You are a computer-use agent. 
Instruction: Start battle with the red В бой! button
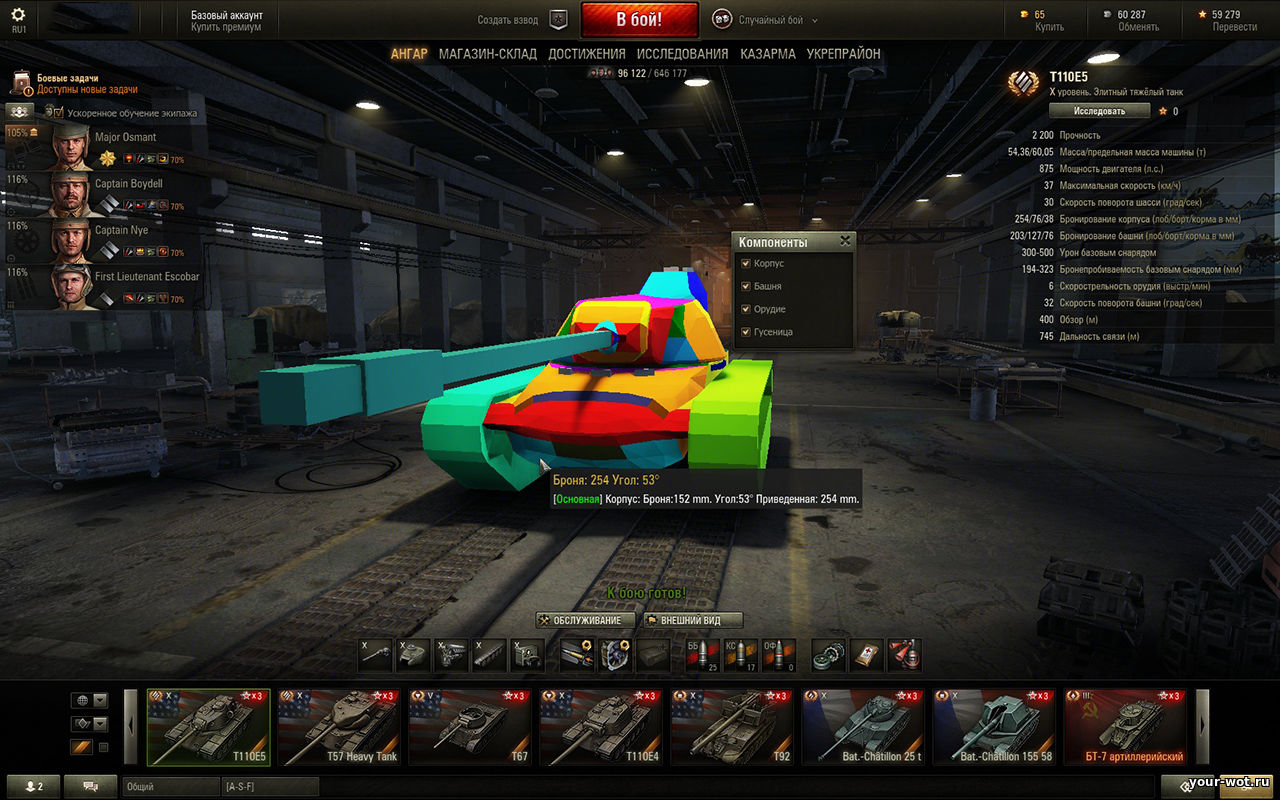(639, 19)
